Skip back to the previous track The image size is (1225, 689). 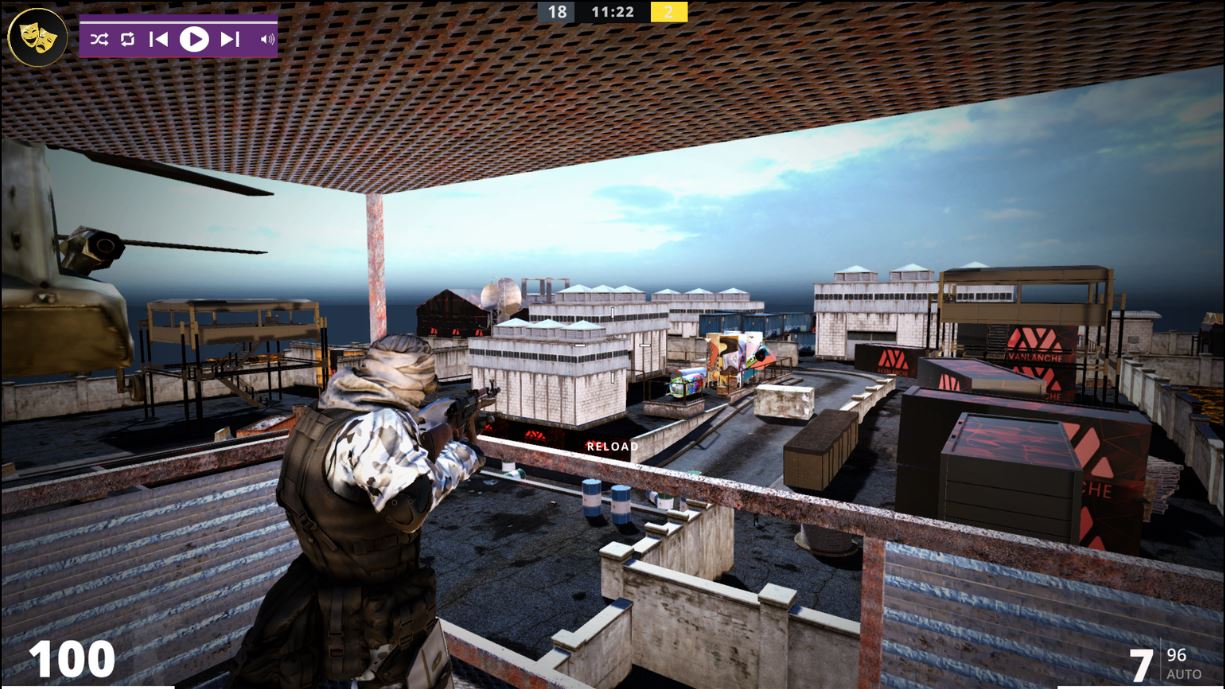pos(158,39)
